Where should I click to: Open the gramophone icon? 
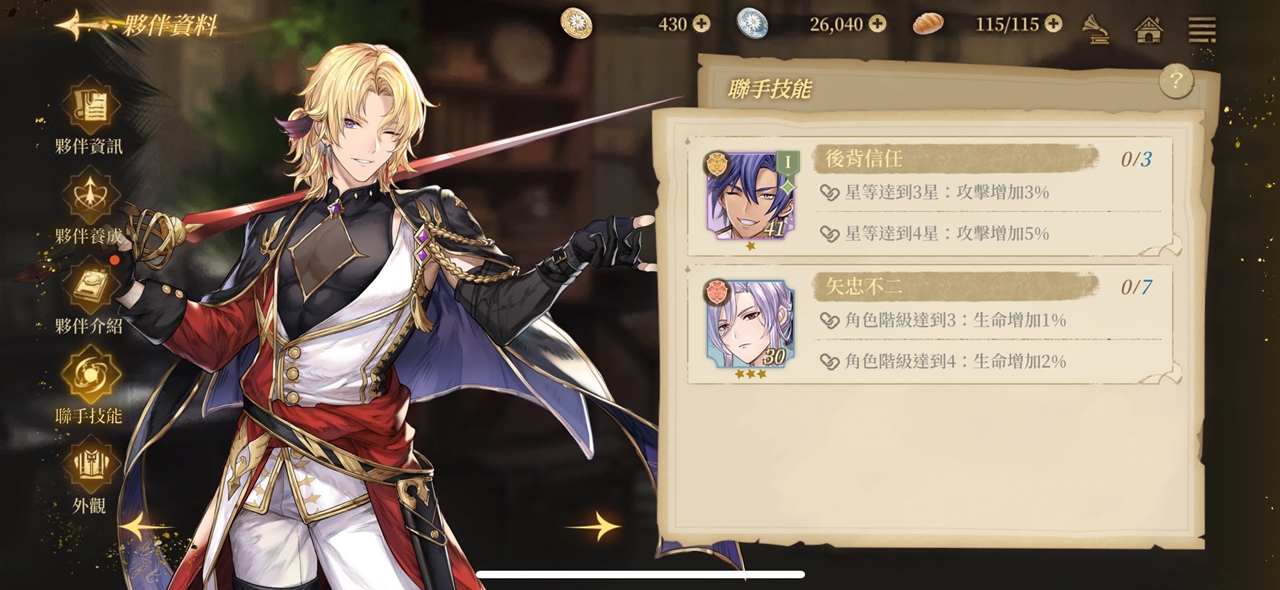pos(1097,29)
